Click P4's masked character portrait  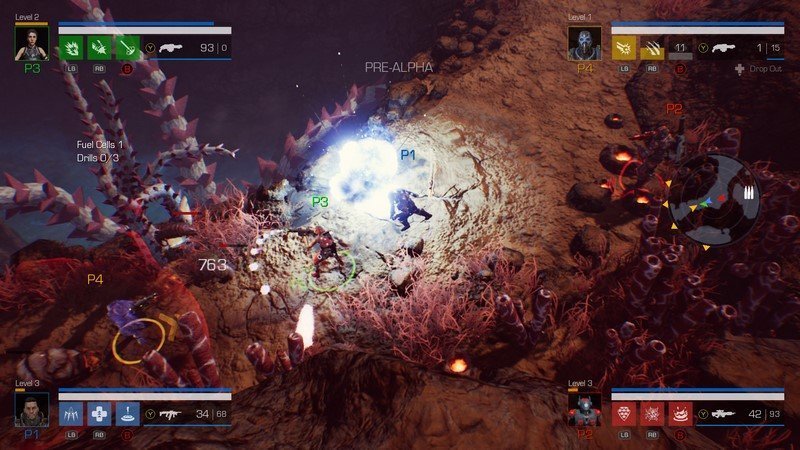(x=584, y=42)
